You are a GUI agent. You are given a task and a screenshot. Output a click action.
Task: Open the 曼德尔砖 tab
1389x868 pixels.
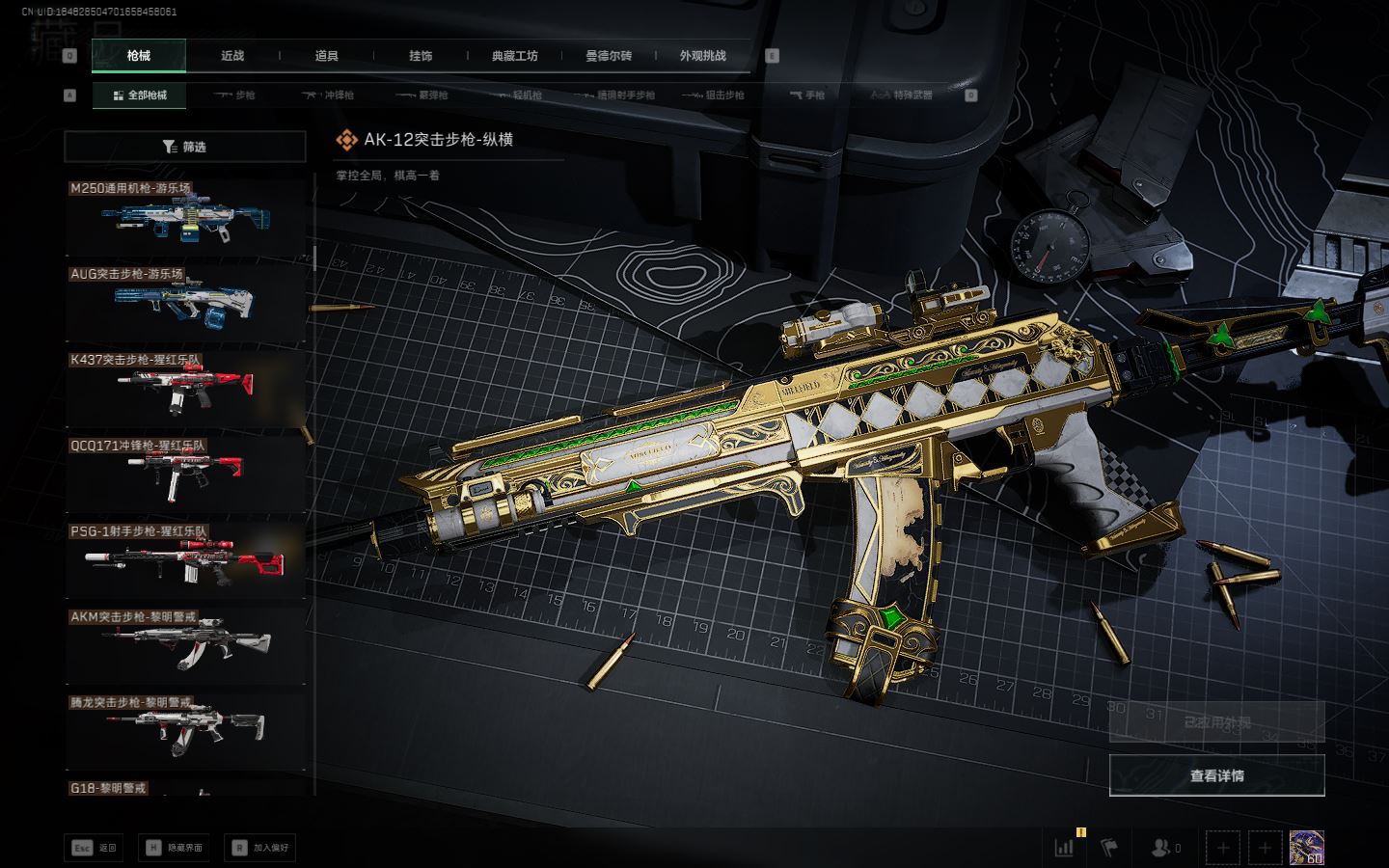[609, 56]
